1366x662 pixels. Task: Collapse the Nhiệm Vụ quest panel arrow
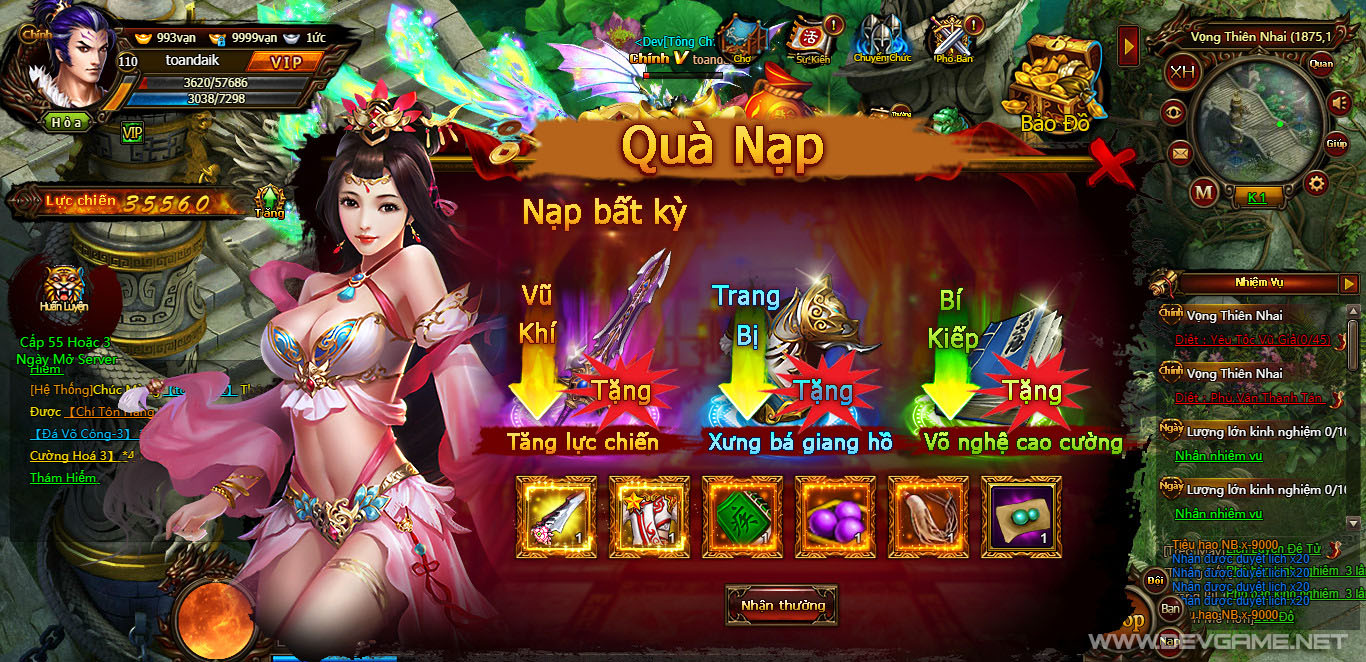coord(1349,282)
